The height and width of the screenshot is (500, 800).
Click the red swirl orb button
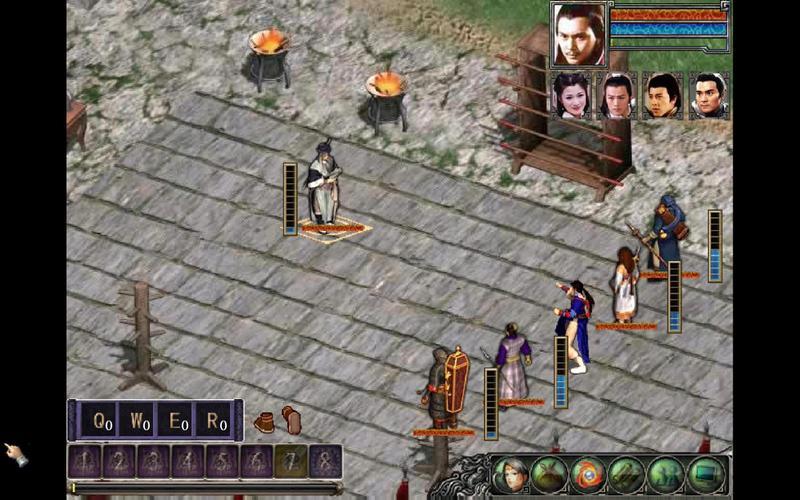point(588,474)
